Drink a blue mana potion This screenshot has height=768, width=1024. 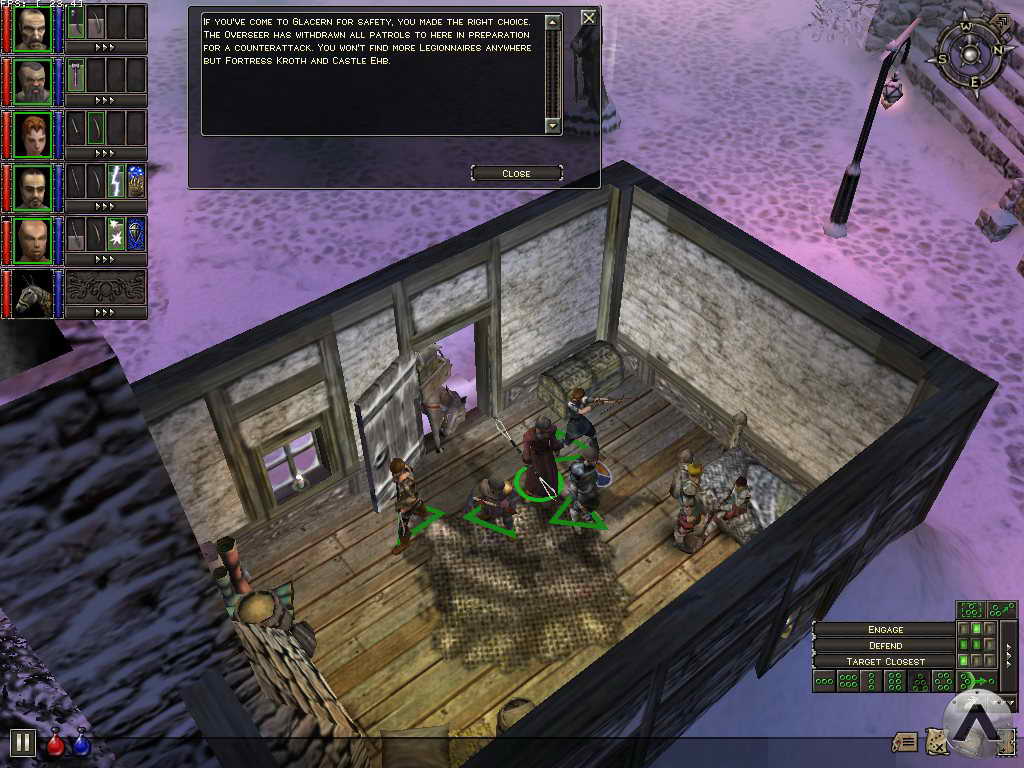click(x=80, y=745)
